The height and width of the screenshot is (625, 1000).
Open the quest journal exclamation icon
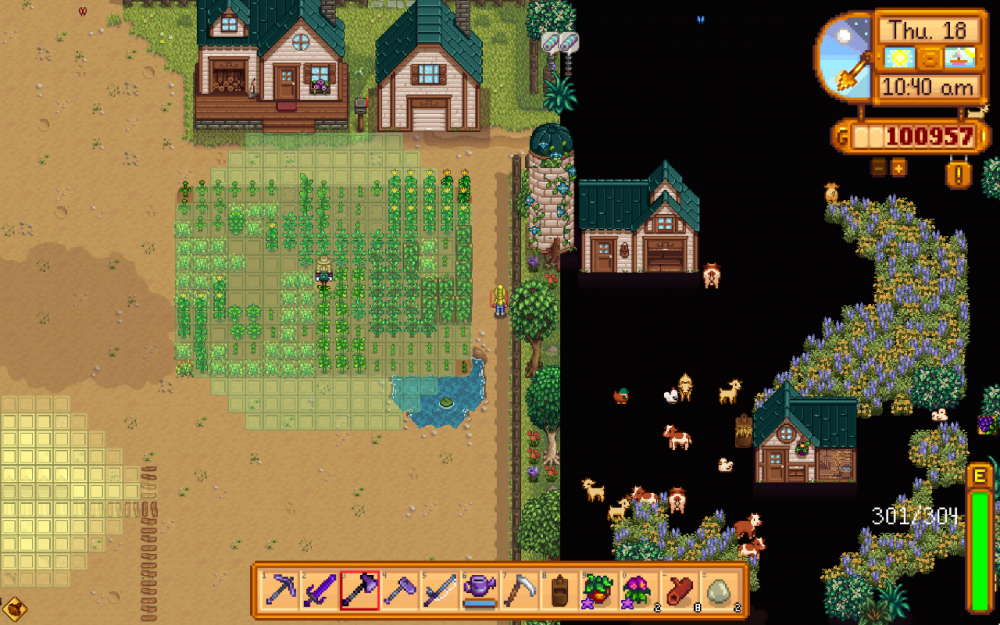point(958,173)
